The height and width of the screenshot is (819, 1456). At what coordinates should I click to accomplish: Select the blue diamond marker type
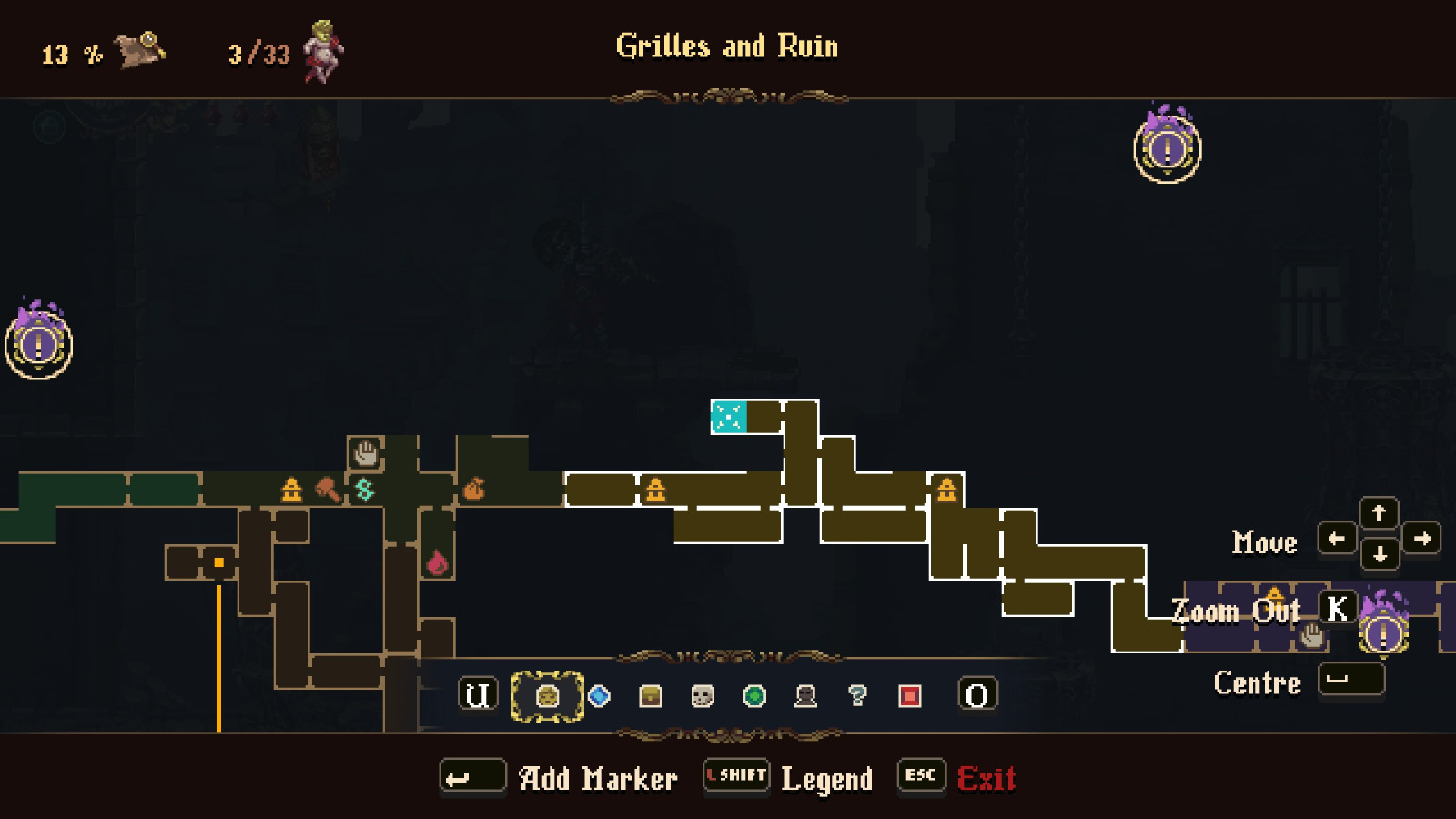599,696
